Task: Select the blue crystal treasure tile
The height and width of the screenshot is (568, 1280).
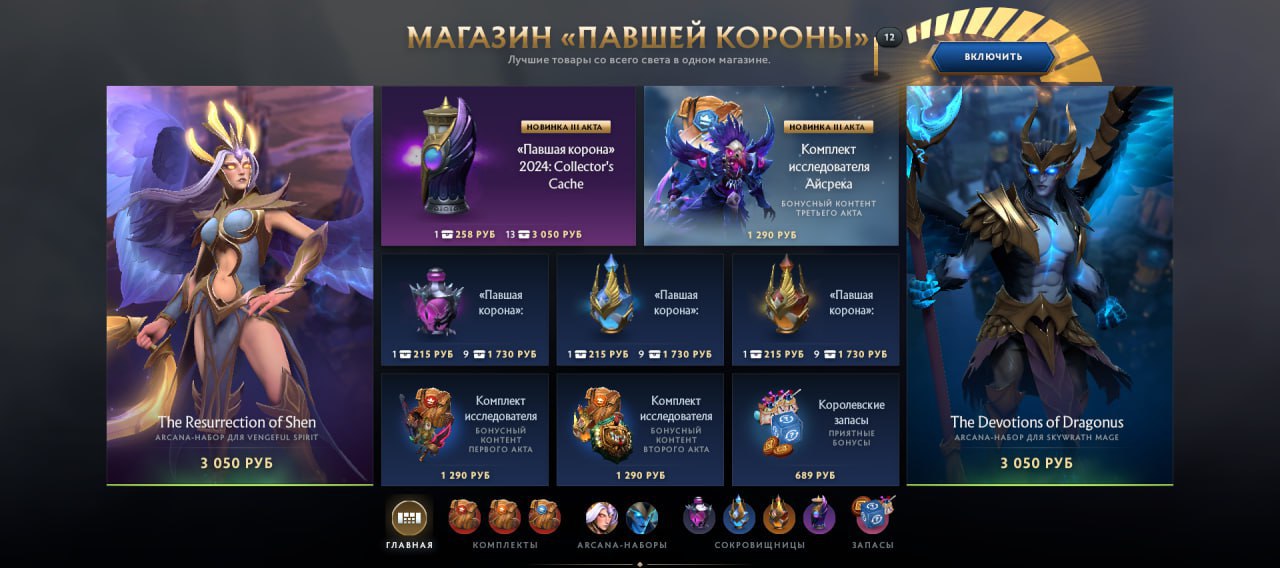Action: coord(640,309)
